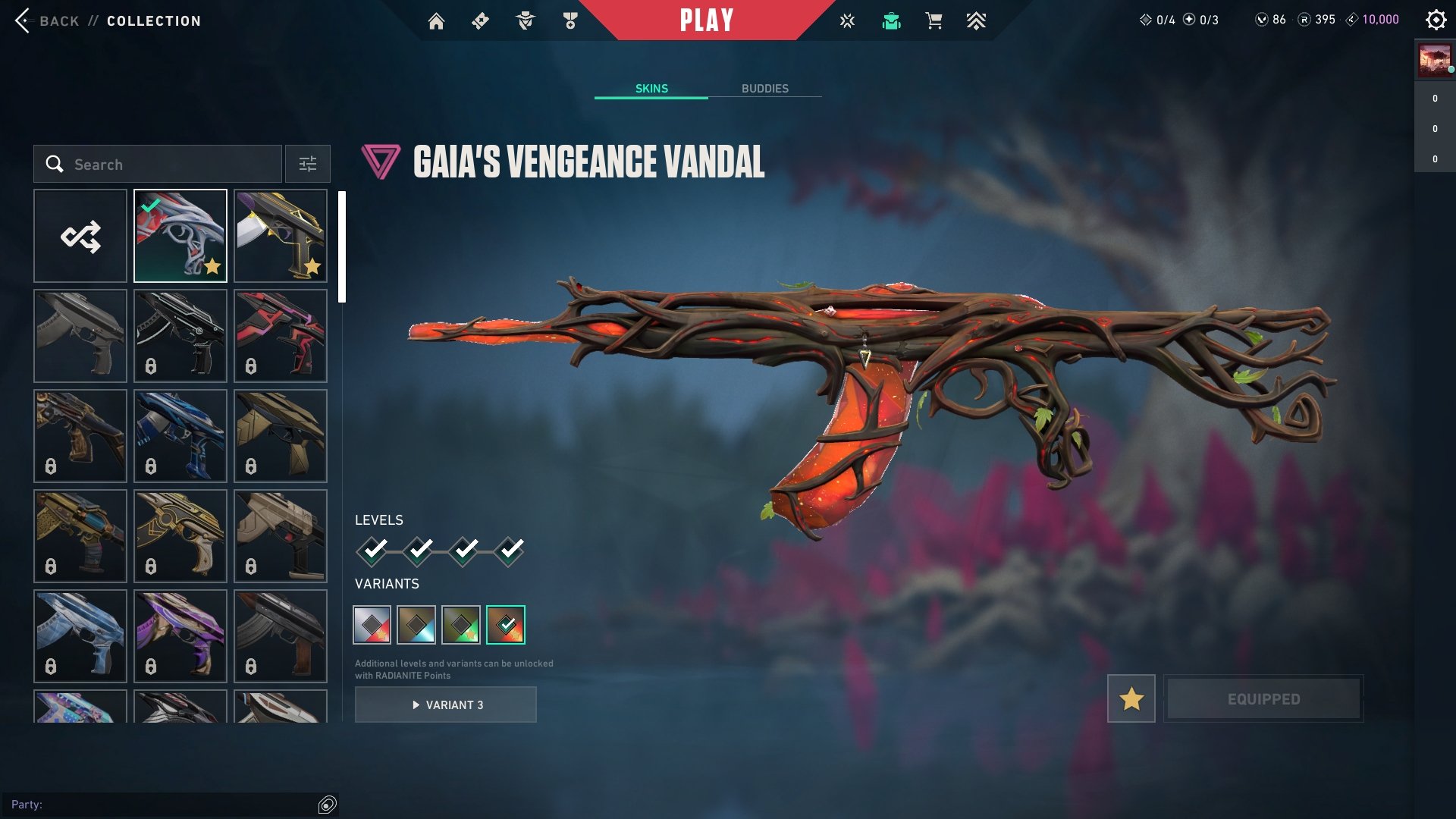Open the in-game Store cart icon
1456x819 pixels.
tap(934, 20)
